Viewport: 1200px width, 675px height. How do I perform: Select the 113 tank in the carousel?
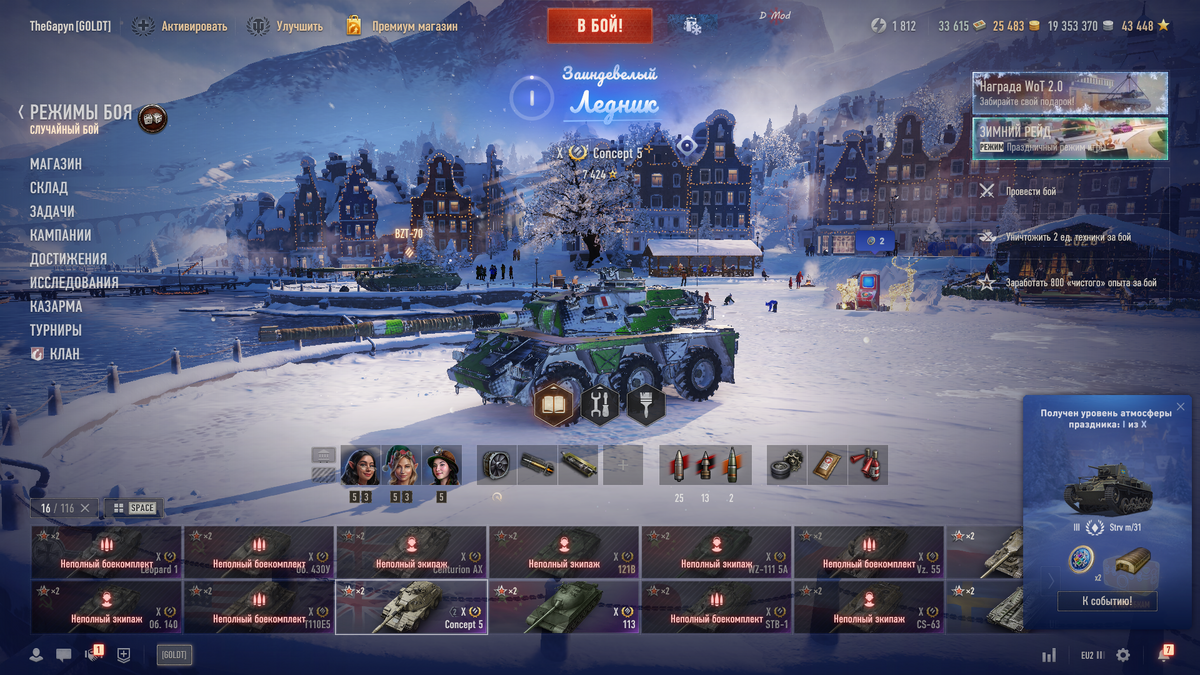tap(563, 608)
